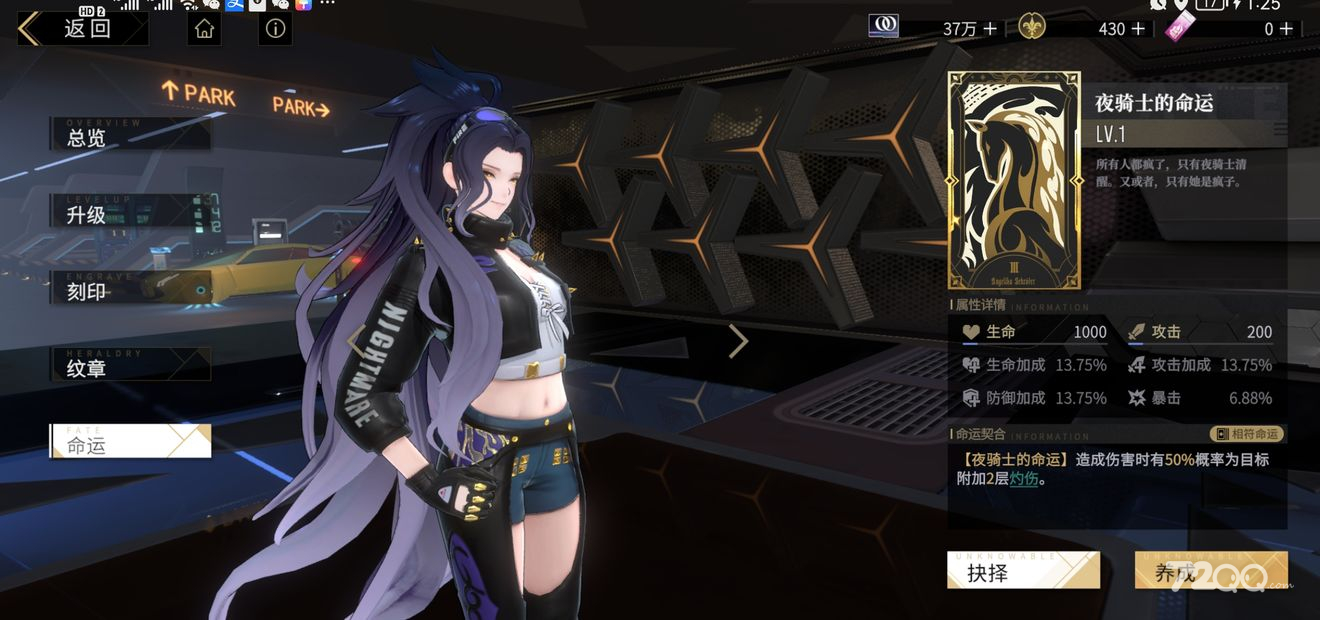Screen dimensions: 1320x620
Task: Show the info icon details
Action: [275, 29]
